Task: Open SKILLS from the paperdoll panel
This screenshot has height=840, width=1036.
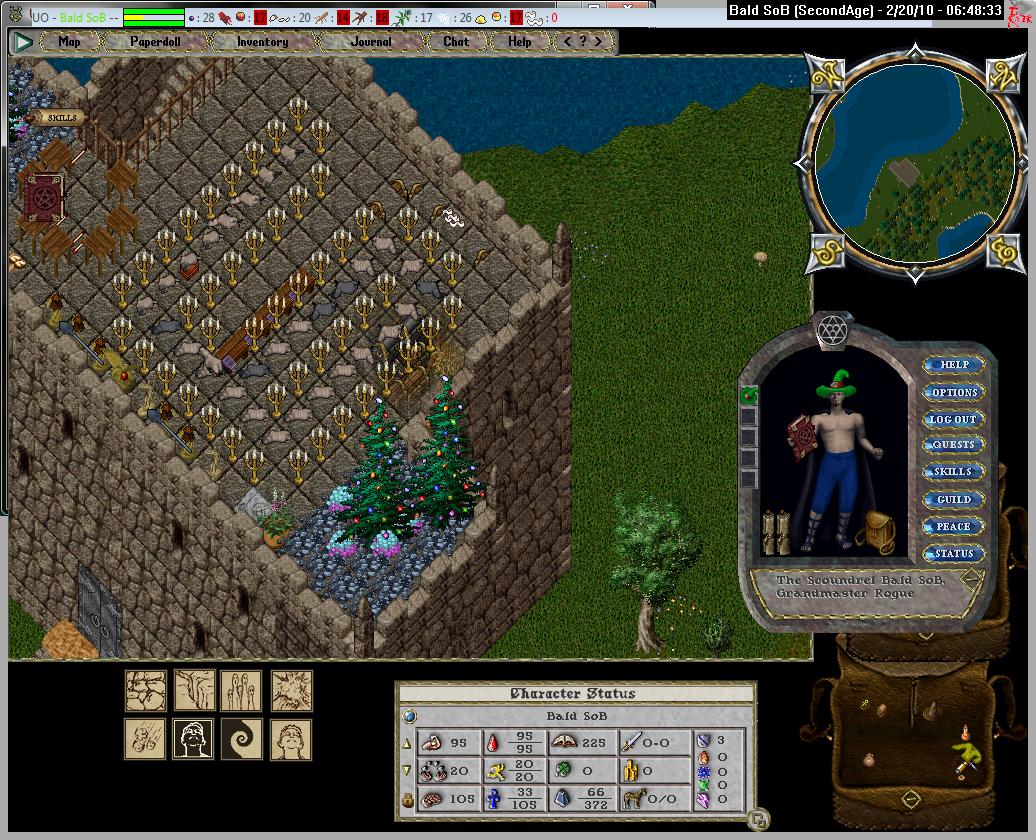Action: coord(953,472)
